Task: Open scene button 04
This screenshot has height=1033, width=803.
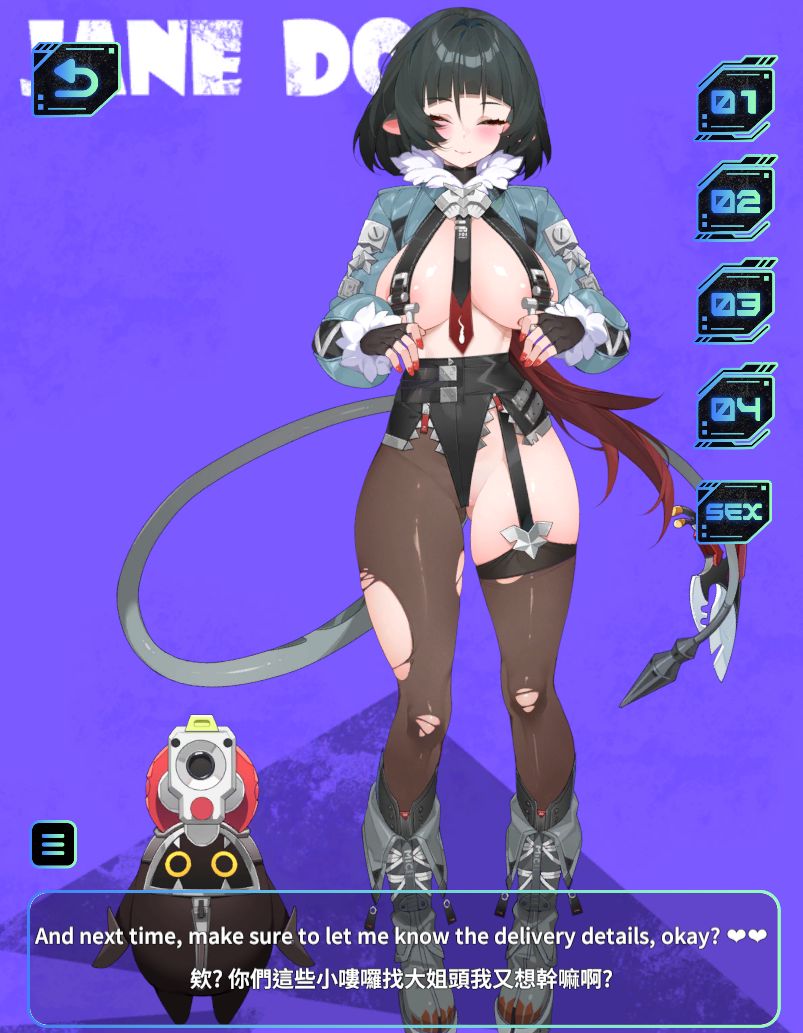Action: click(736, 407)
